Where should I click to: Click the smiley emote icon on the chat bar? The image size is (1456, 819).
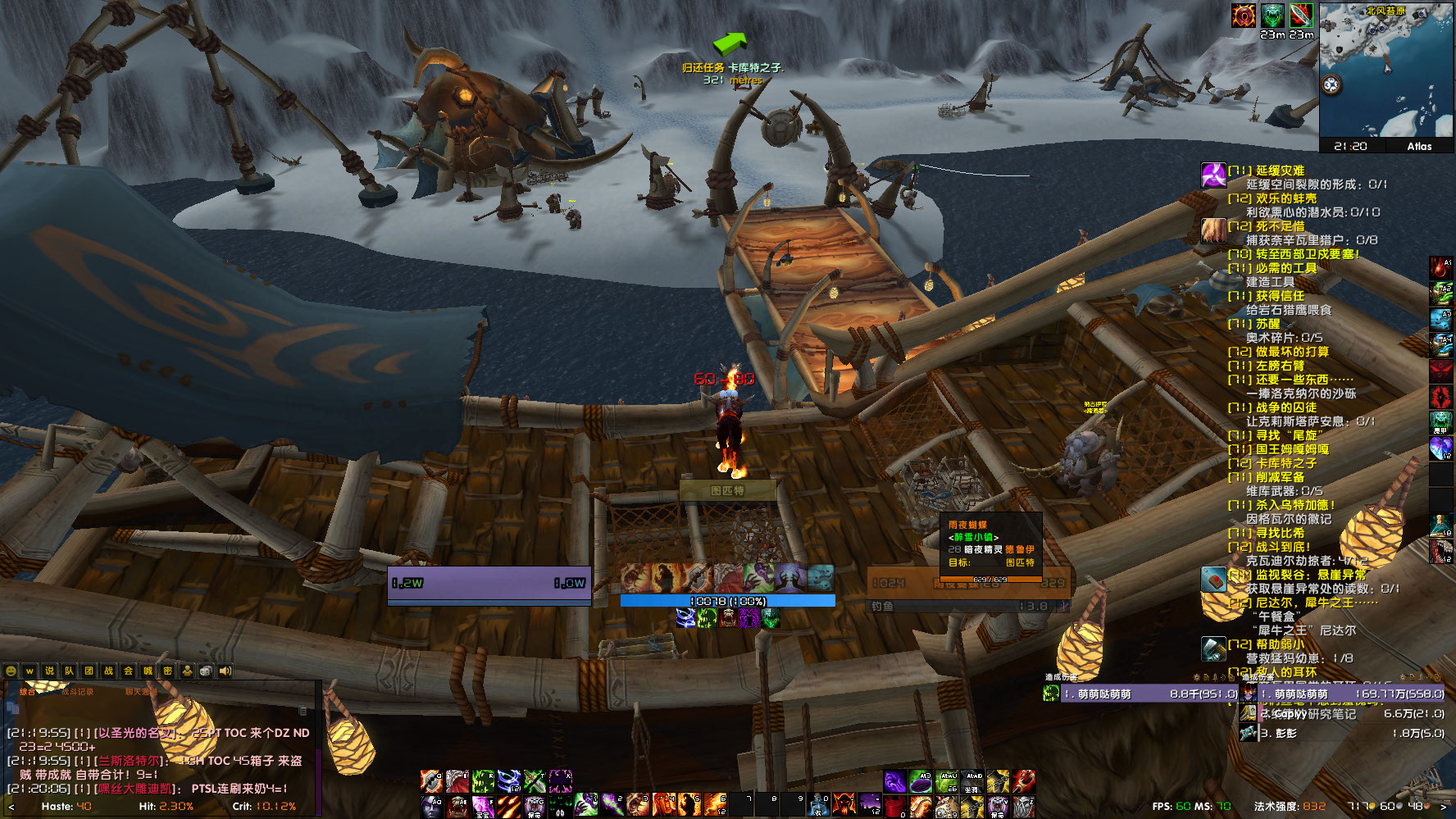[11, 671]
